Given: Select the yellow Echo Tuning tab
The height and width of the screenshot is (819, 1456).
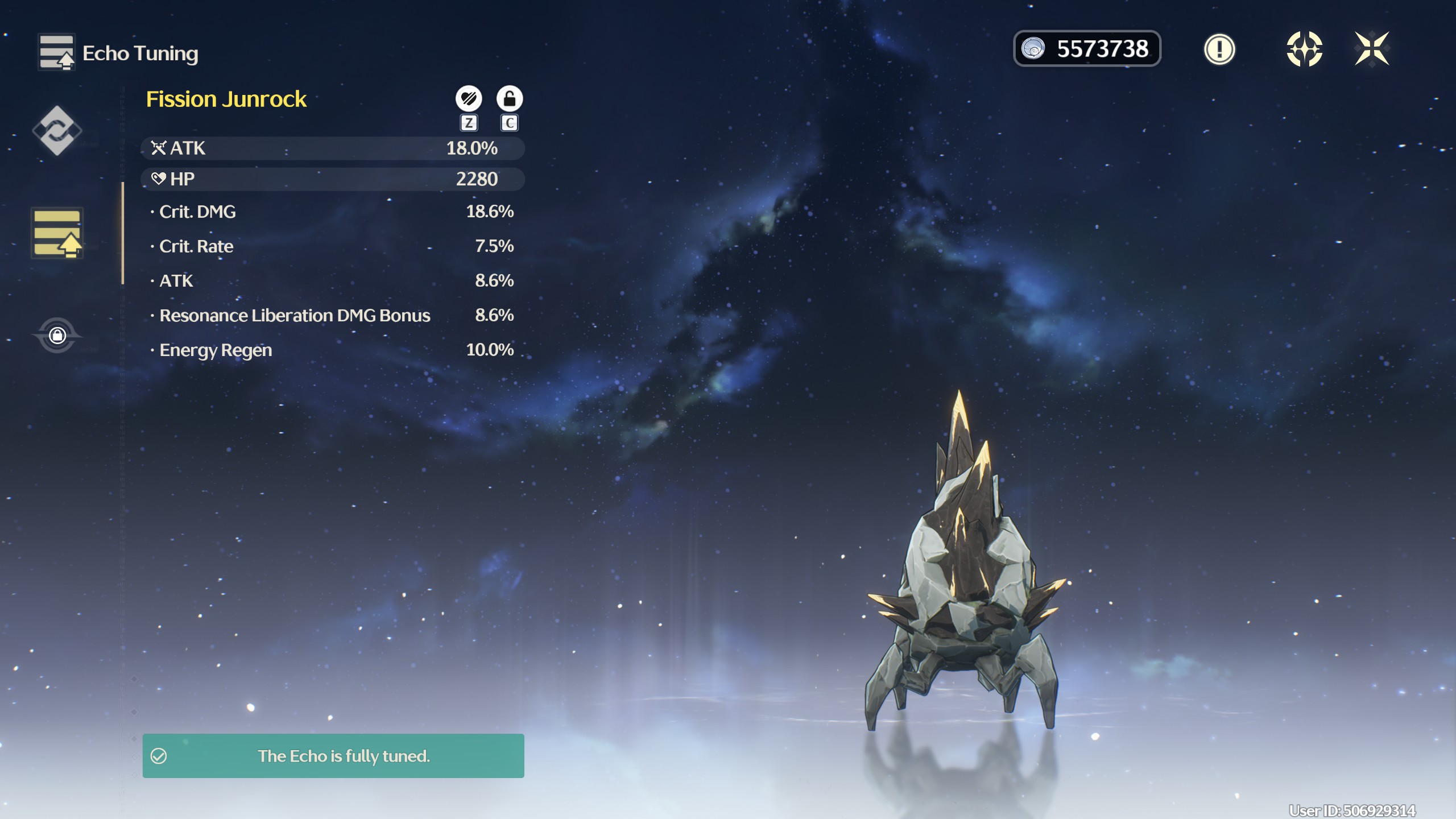Looking at the screenshot, I should pos(57,233).
